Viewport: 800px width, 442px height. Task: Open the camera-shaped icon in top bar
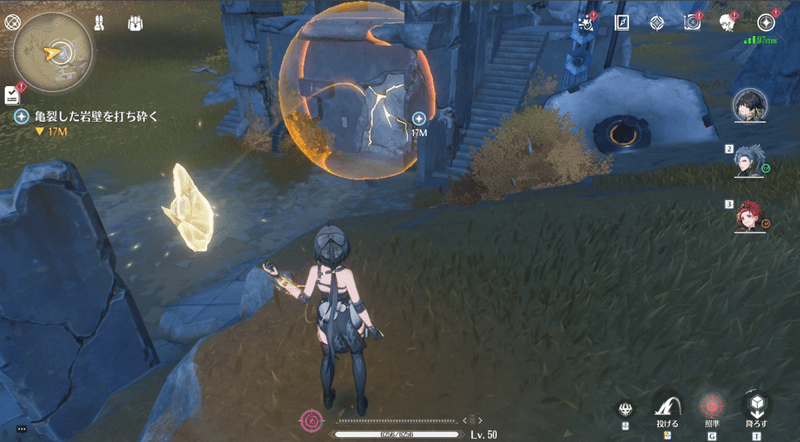coord(692,22)
